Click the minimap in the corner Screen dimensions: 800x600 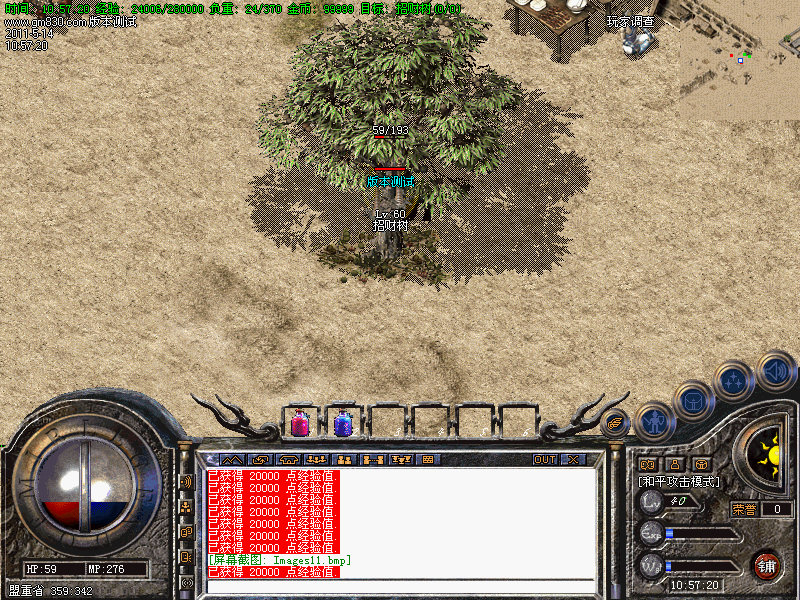click(x=740, y=58)
